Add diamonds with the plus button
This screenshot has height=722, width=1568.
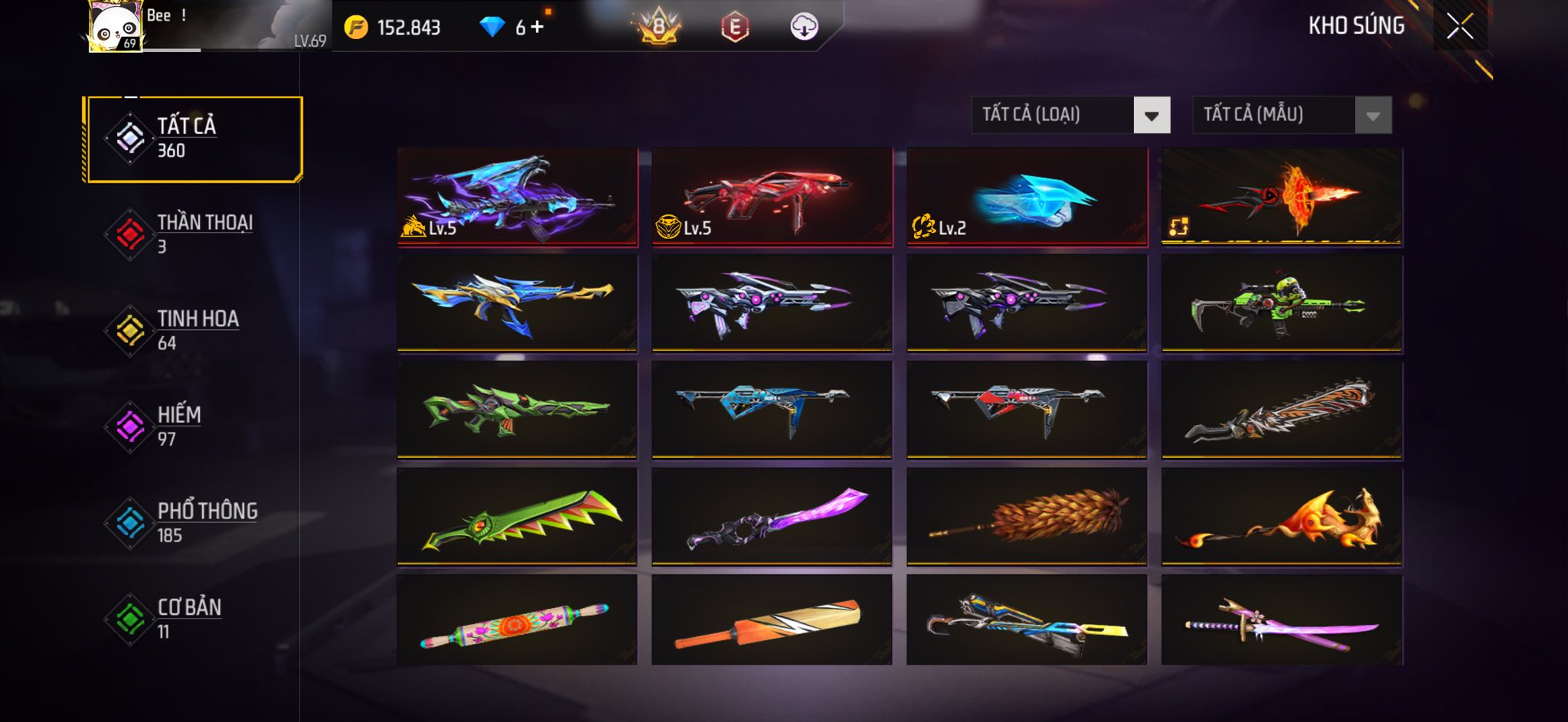point(537,27)
